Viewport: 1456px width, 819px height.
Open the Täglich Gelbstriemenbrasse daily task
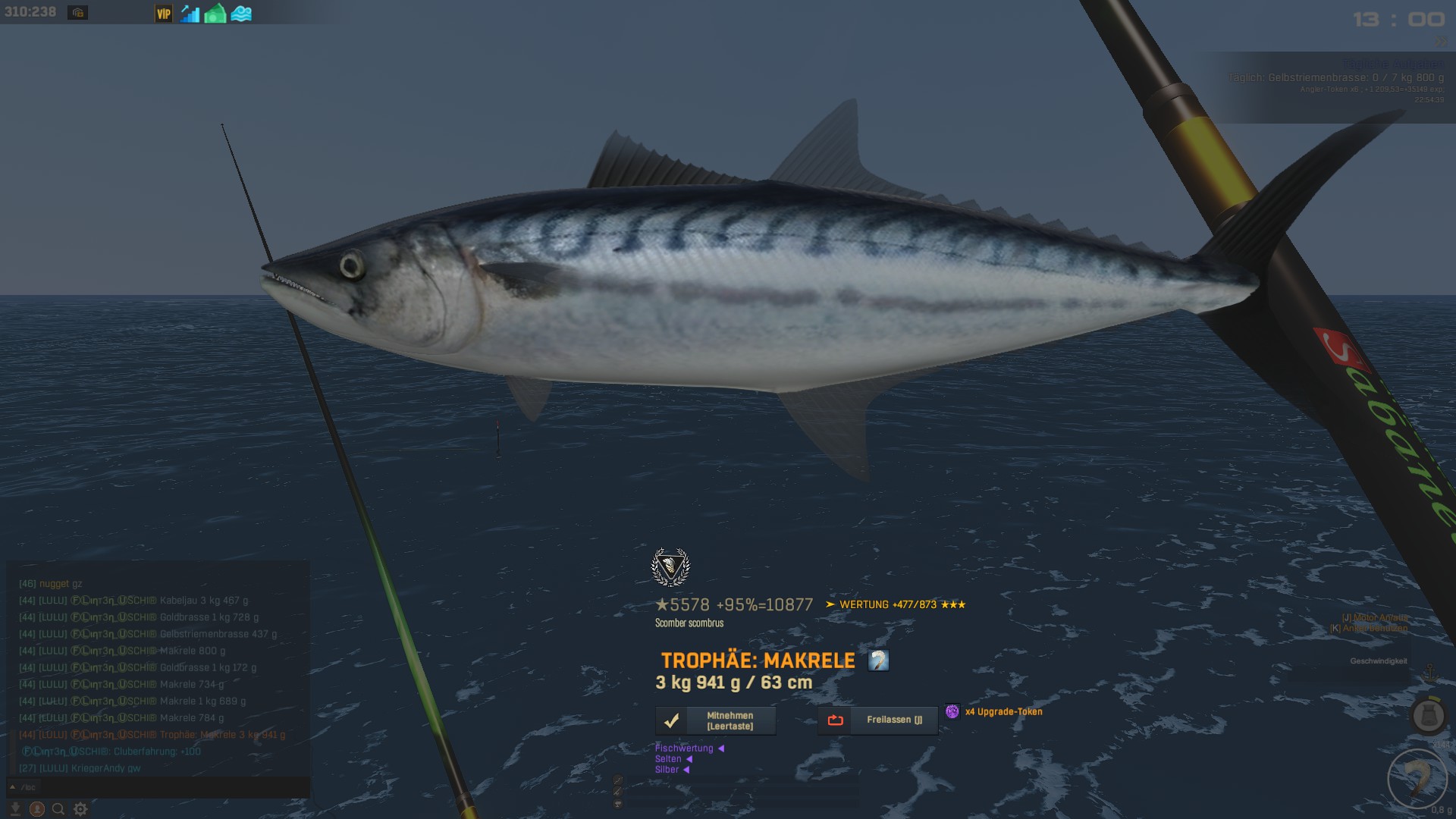[x=1335, y=77]
